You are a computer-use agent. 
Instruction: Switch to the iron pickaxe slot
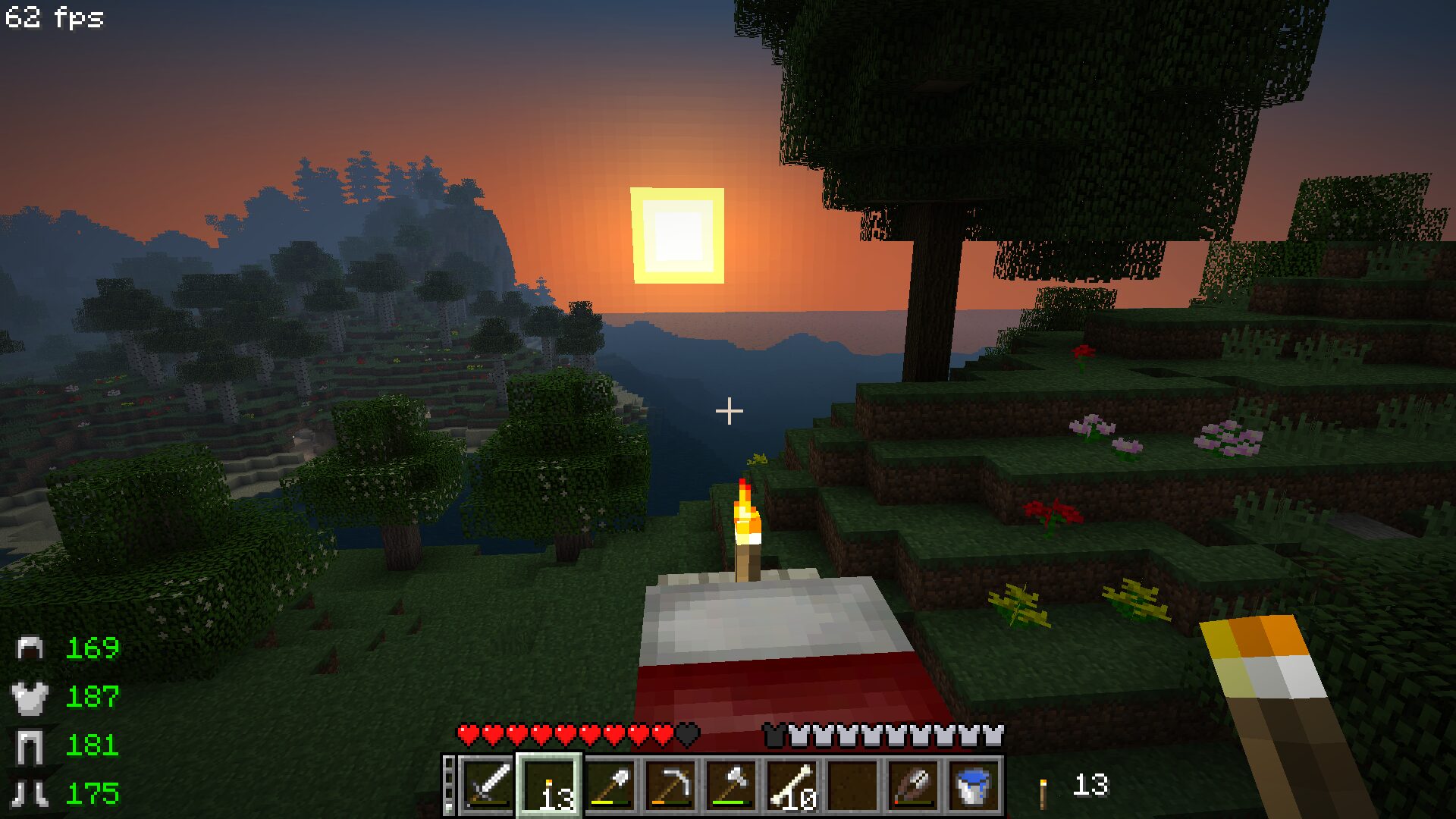670,785
